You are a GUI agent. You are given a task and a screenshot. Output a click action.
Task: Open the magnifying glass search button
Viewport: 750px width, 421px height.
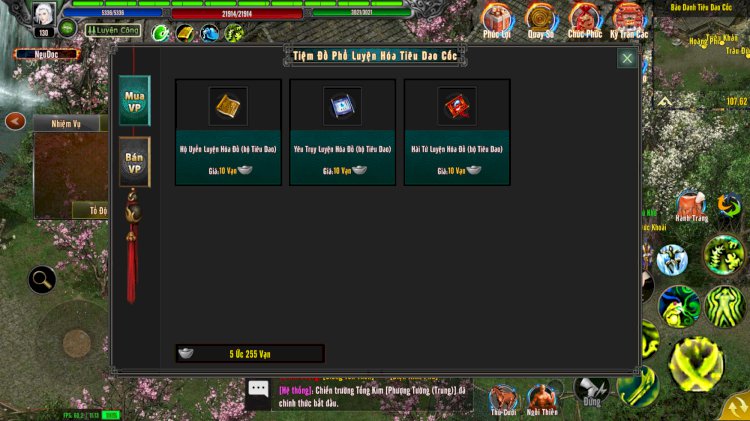click(x=42, y=279)
